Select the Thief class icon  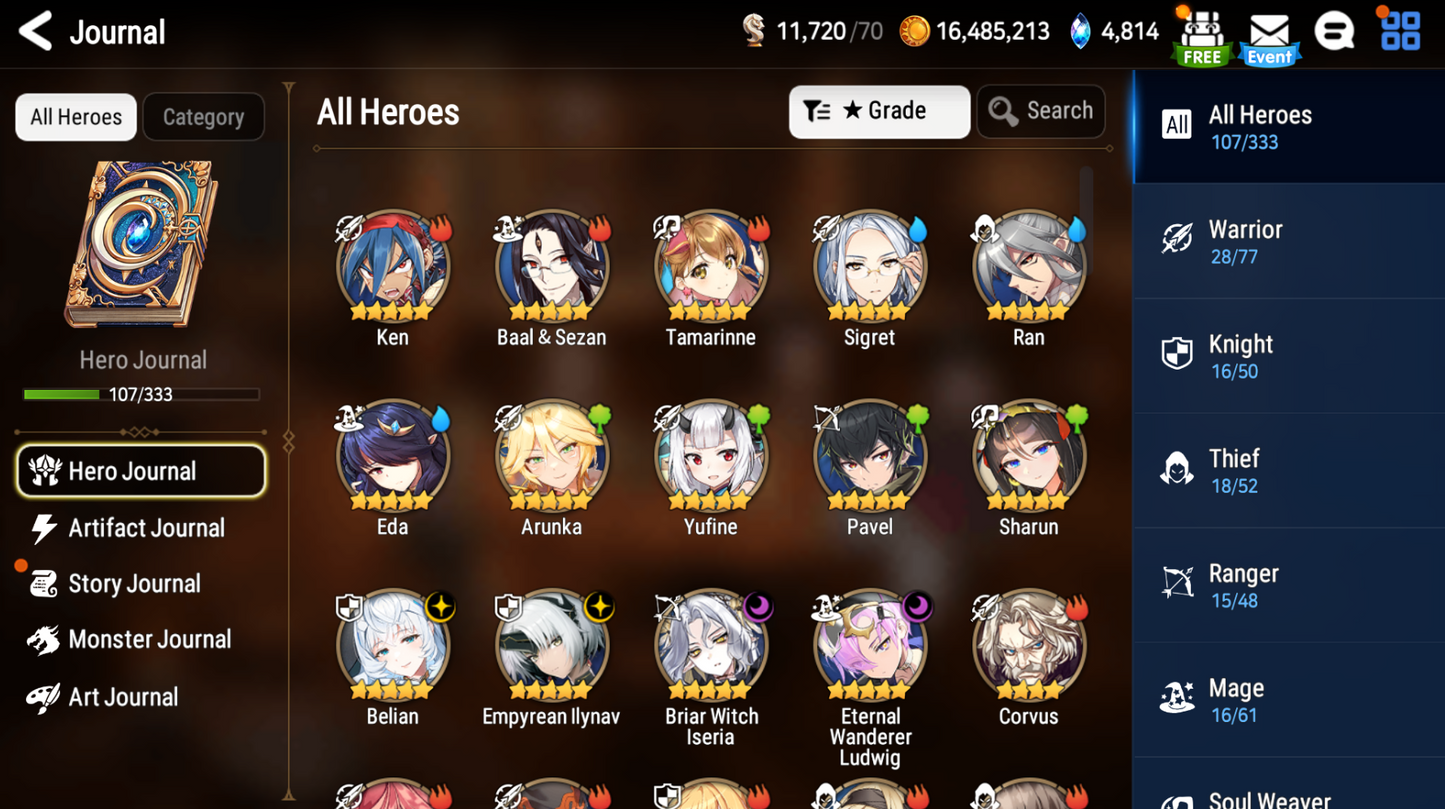click(1178, 468)
